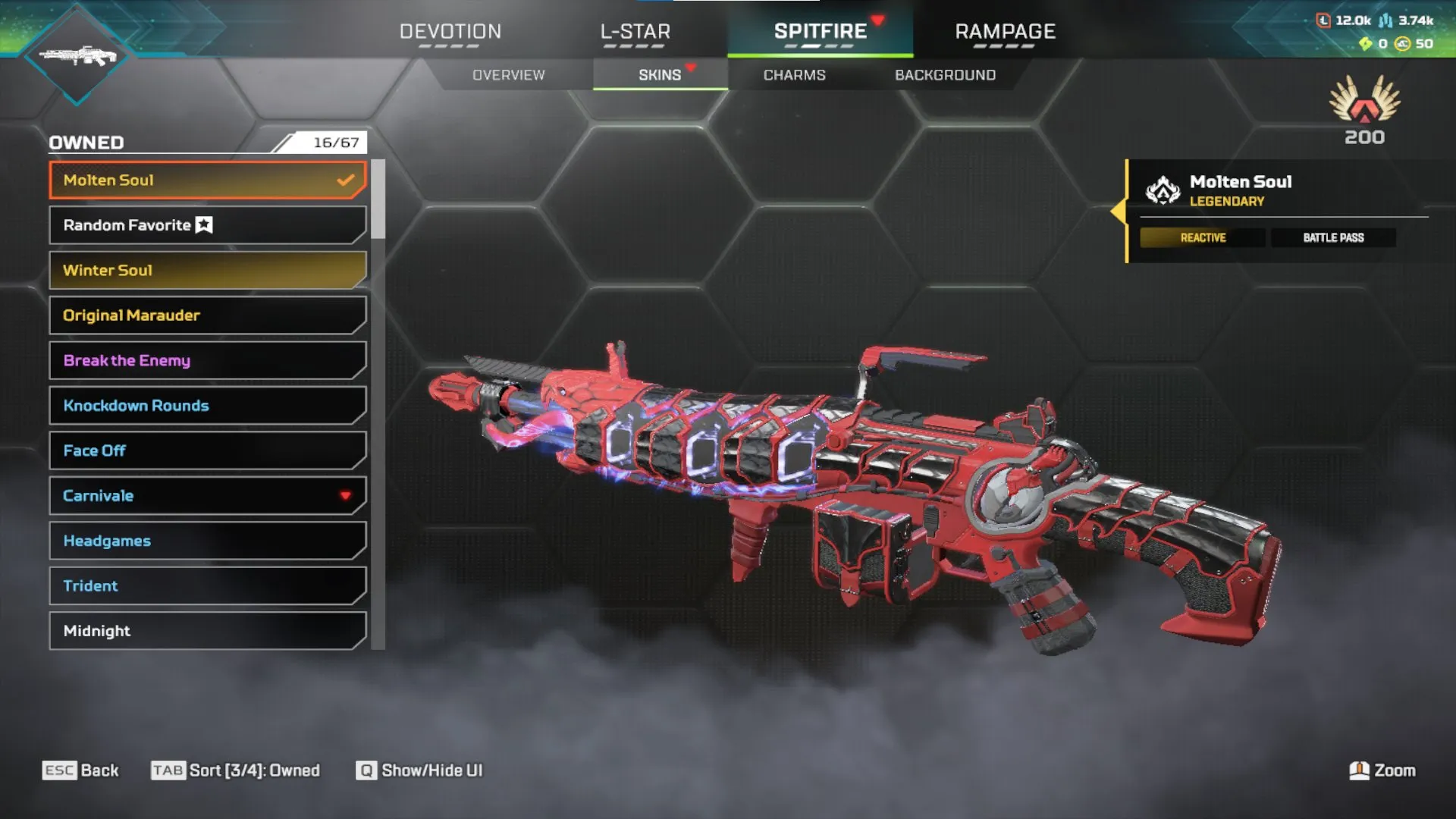
Task: Switch to the Charms tab
Action: 794,74
